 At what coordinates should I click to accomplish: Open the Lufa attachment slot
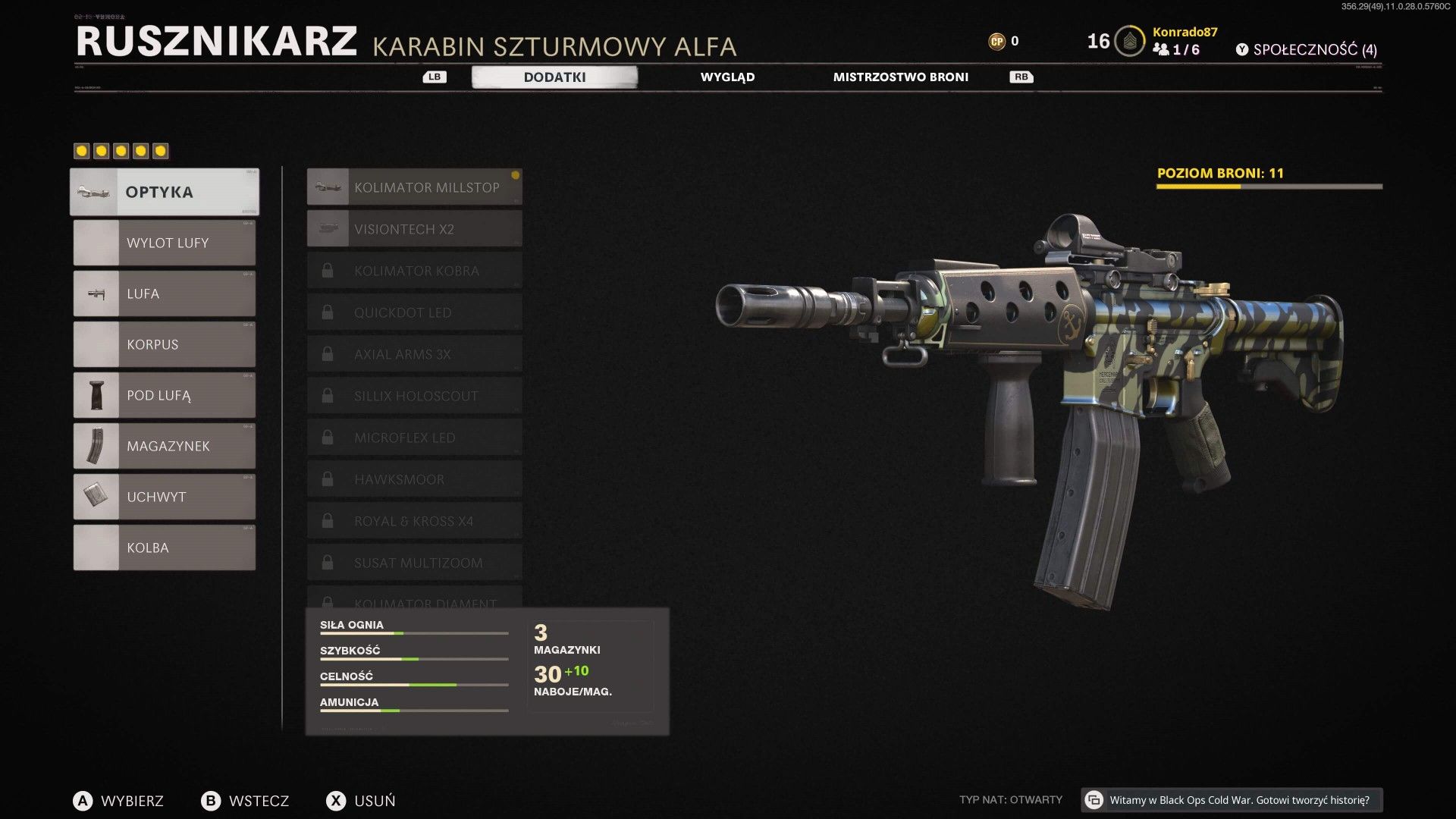(165, 293)
